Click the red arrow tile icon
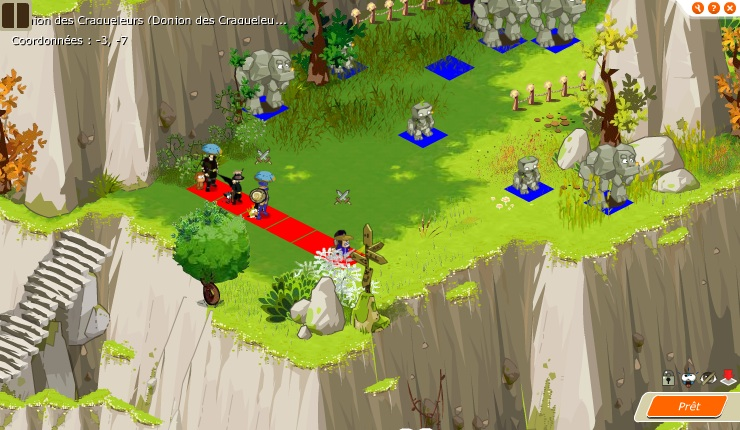740x430 pixels. click(729, 378)
